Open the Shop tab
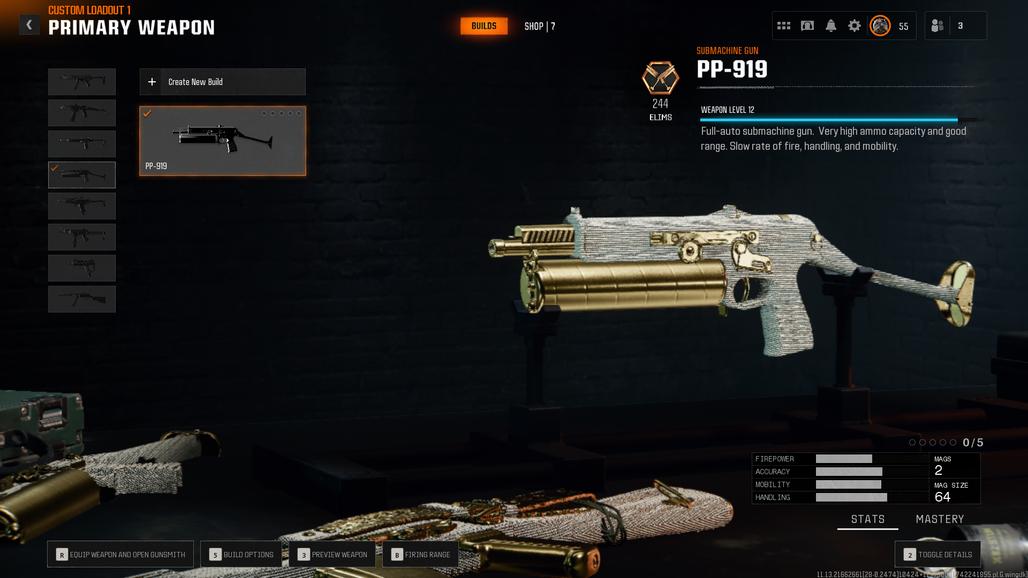The width and height of the screenshot is (1028, 578). tap(539, 26)
